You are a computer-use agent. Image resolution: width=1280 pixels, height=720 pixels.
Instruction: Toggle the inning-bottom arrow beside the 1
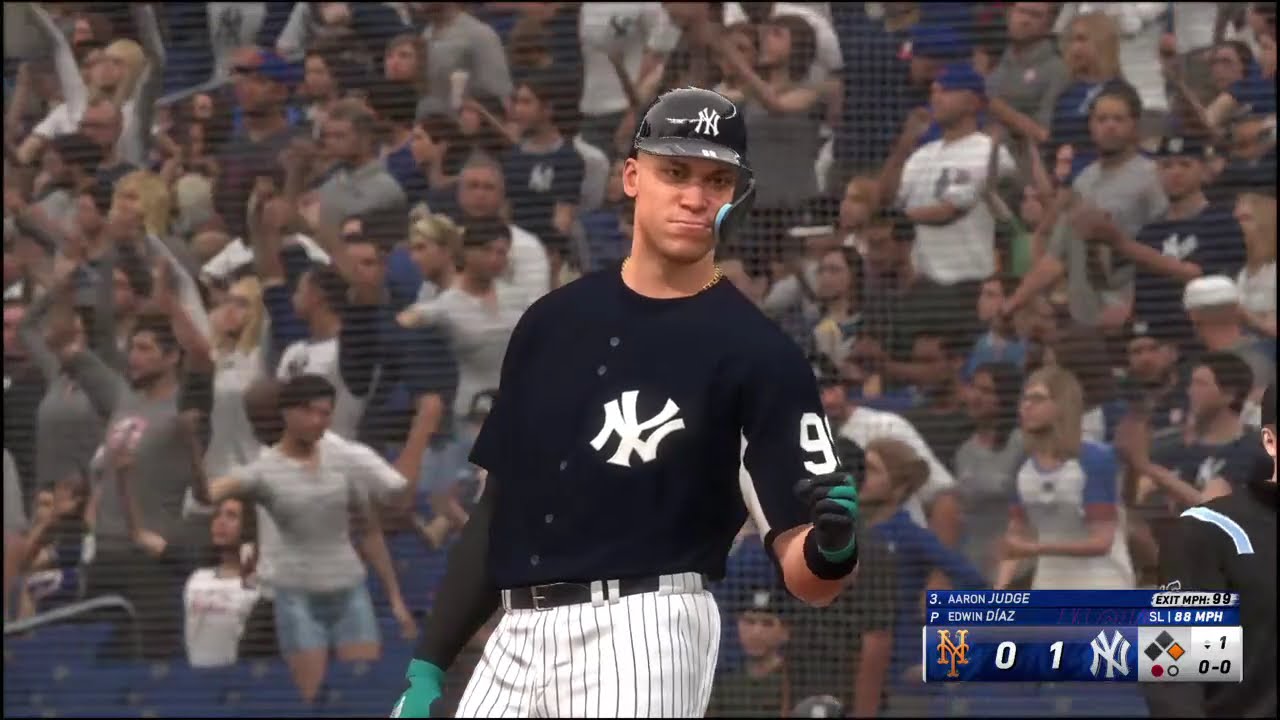point(1207,646)
